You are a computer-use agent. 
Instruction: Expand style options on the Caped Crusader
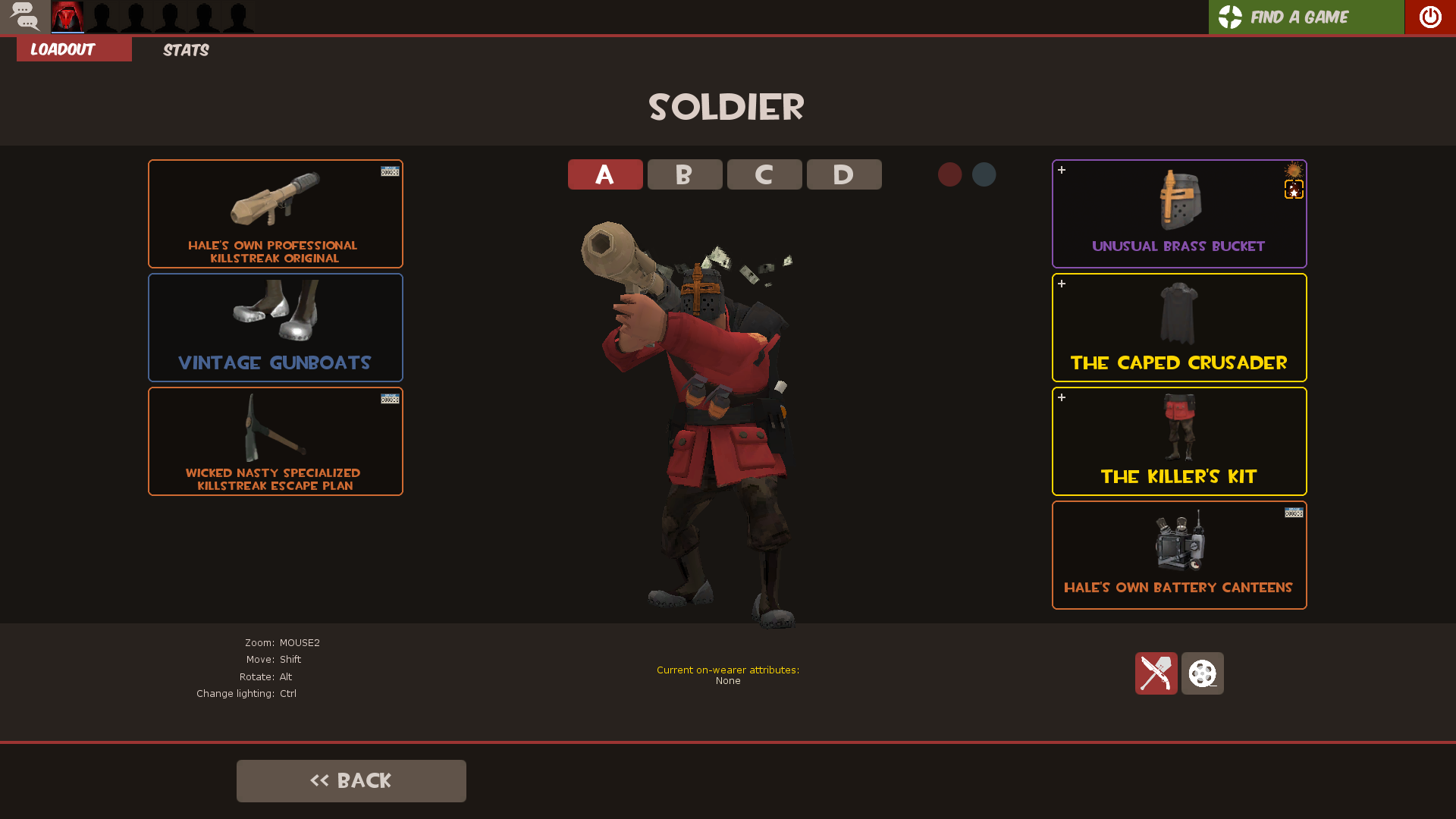(1062, 284)
